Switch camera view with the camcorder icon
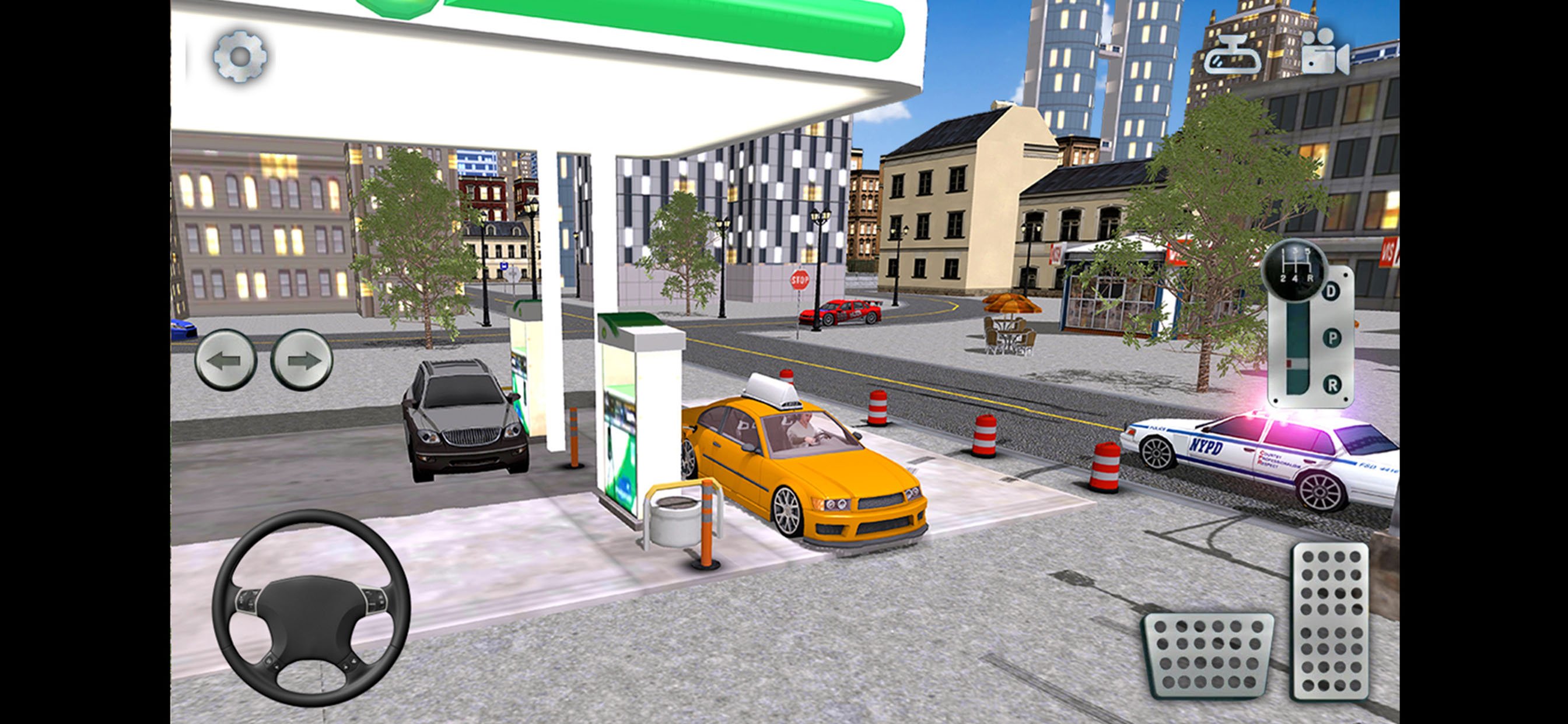This screenshot has width=1568, height=724. [1325, 54]
